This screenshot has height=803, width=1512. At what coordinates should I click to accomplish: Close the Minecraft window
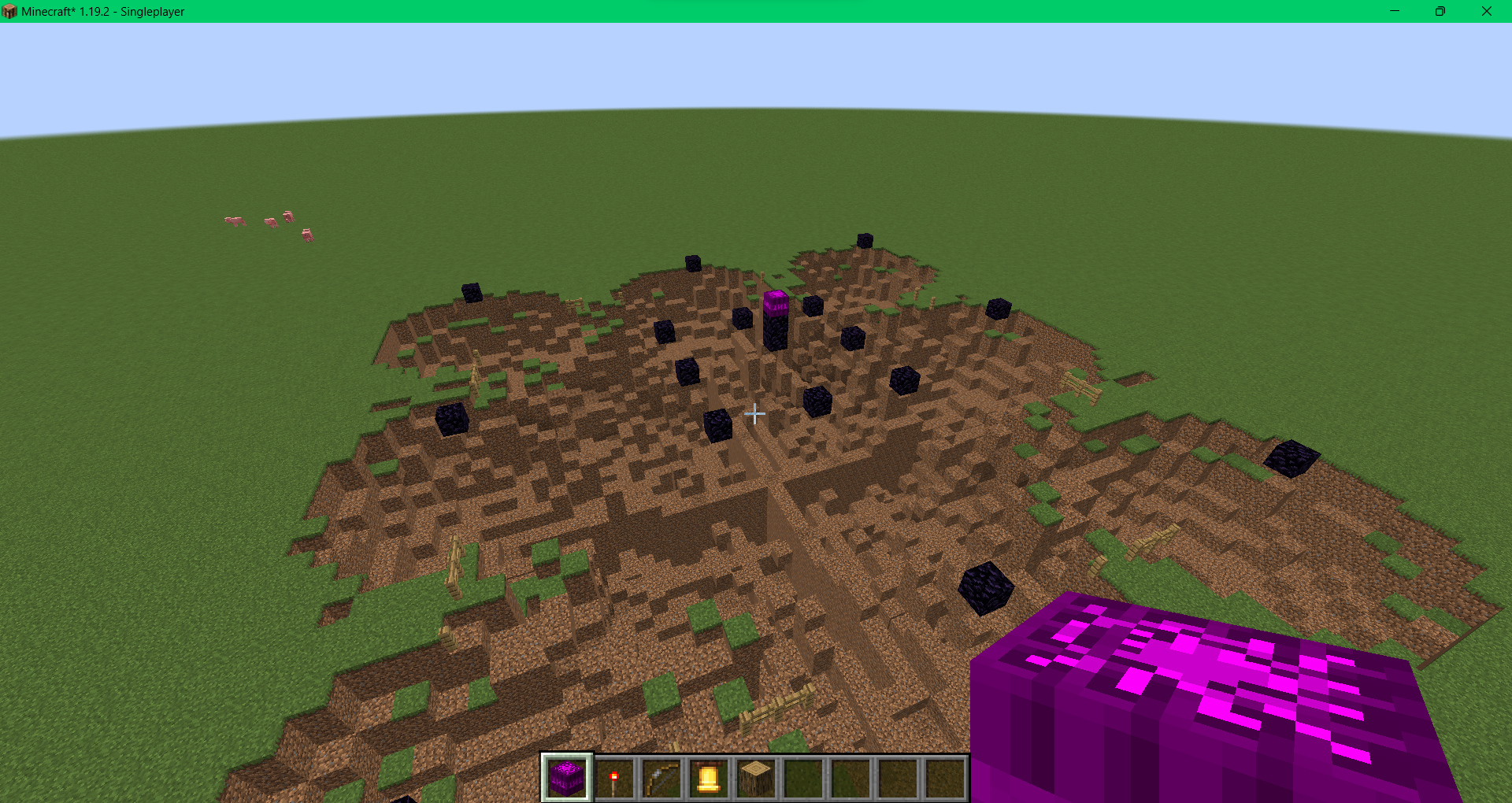1487,11
